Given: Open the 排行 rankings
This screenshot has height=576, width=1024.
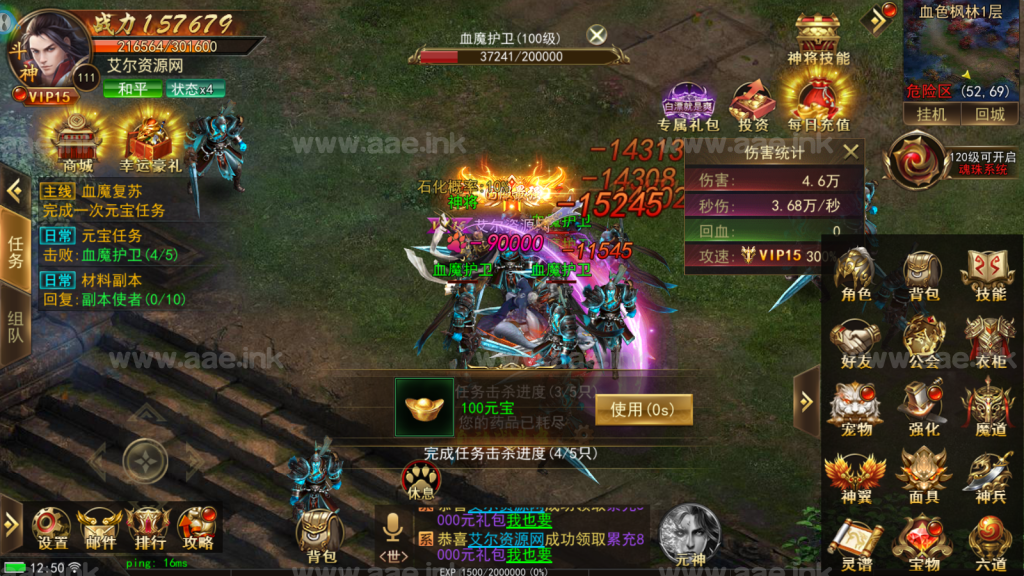Looking at the screenshot, I should click(149, 527).
